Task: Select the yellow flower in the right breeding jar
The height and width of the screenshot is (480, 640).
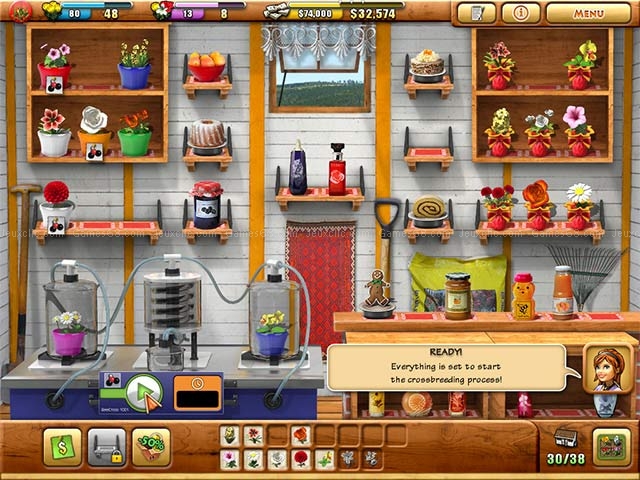Action: [x=272, y=330]
